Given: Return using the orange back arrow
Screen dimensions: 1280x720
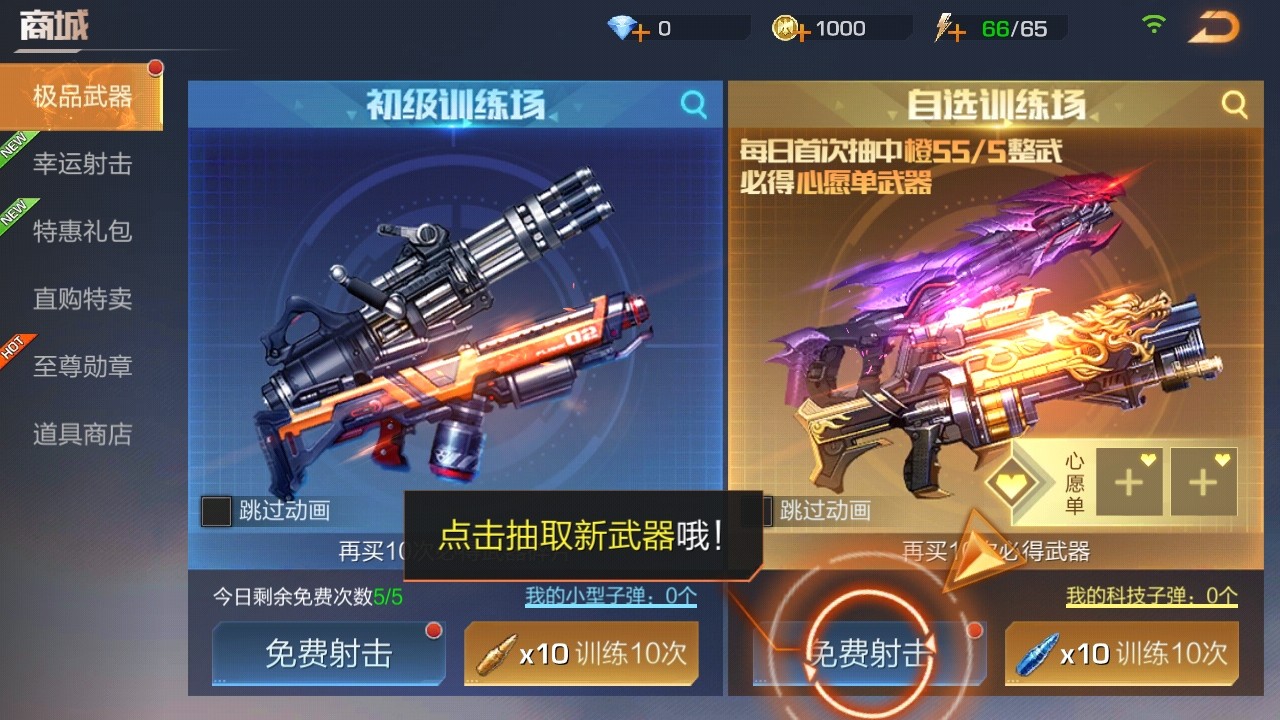Looking at the screenshot, I should [1213, 28].
